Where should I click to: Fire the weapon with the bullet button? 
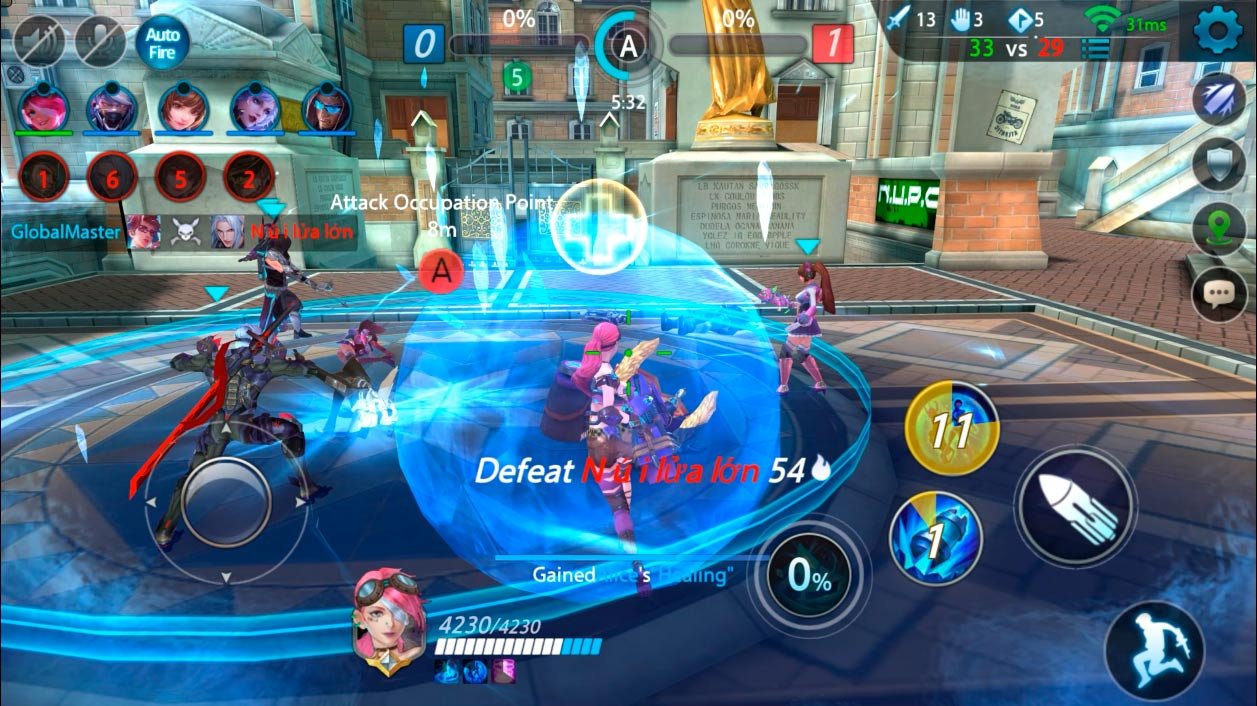(1075, 507)
